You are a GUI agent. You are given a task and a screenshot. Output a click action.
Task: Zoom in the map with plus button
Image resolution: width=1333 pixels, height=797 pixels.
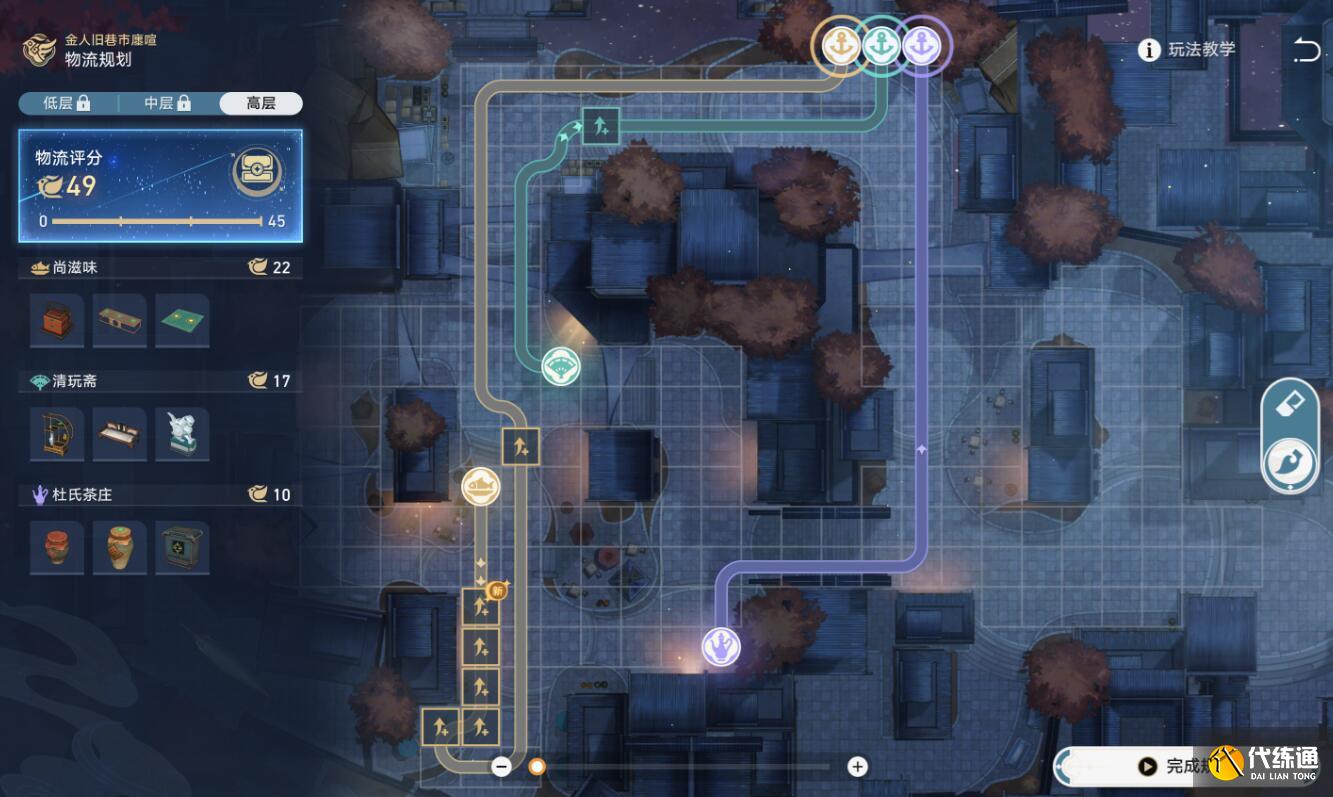857,767
